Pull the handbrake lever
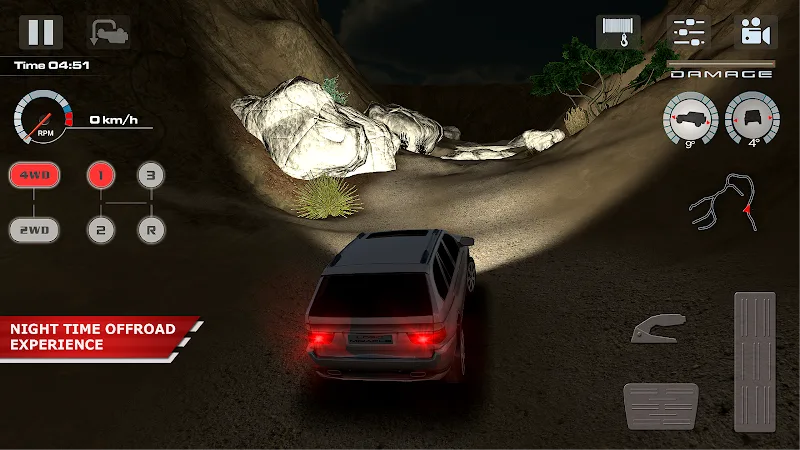Screen dimensions: 800x450 (658, 330)
